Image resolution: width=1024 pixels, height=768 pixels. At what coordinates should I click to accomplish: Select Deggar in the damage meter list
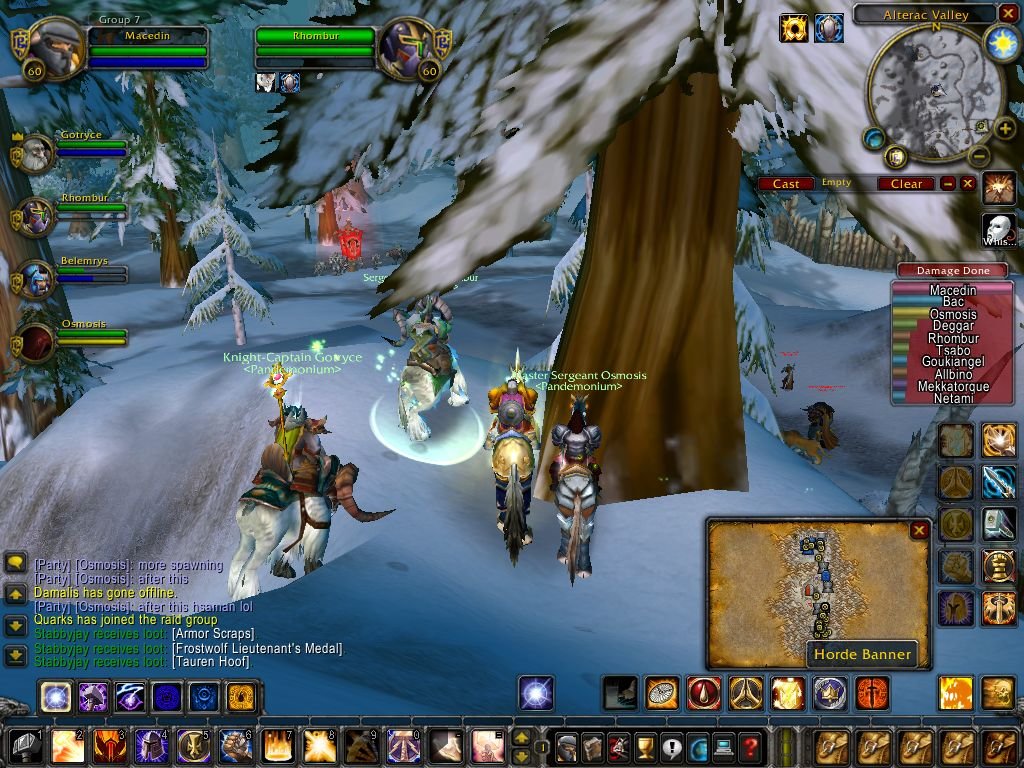(x=952, y=326)
